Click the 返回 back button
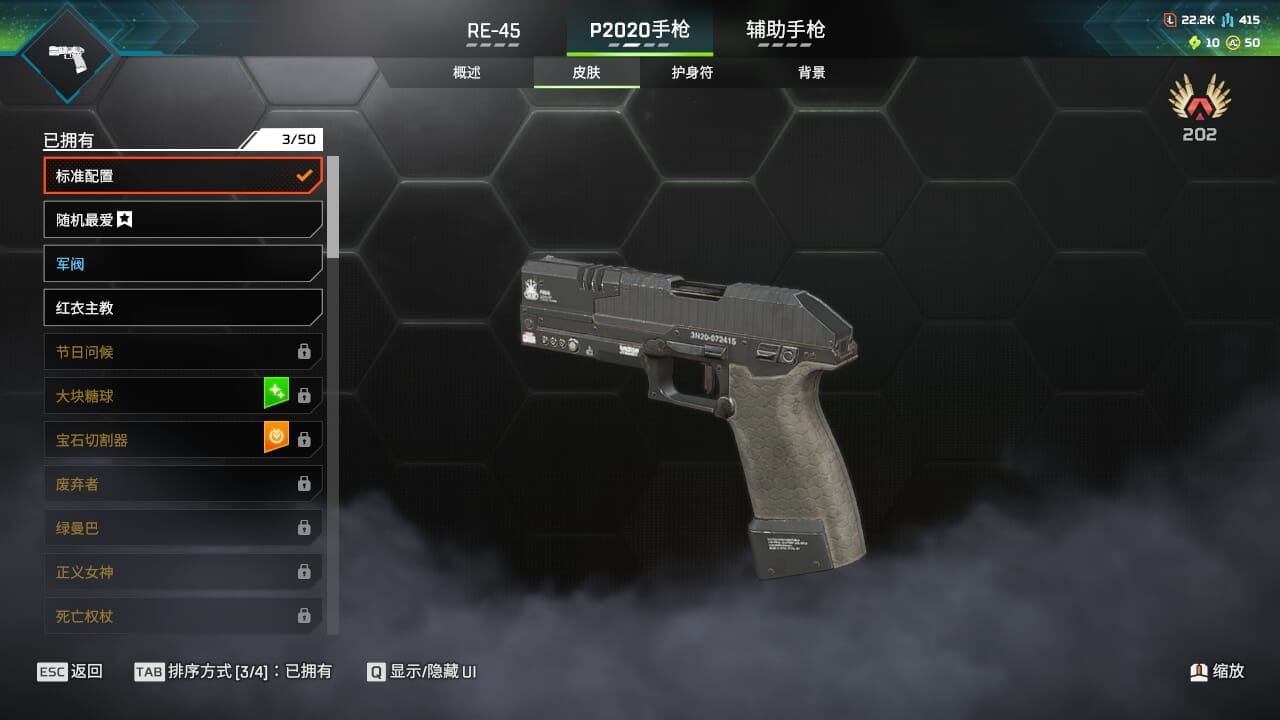The image size is (1280, 720). coord(70,671)
